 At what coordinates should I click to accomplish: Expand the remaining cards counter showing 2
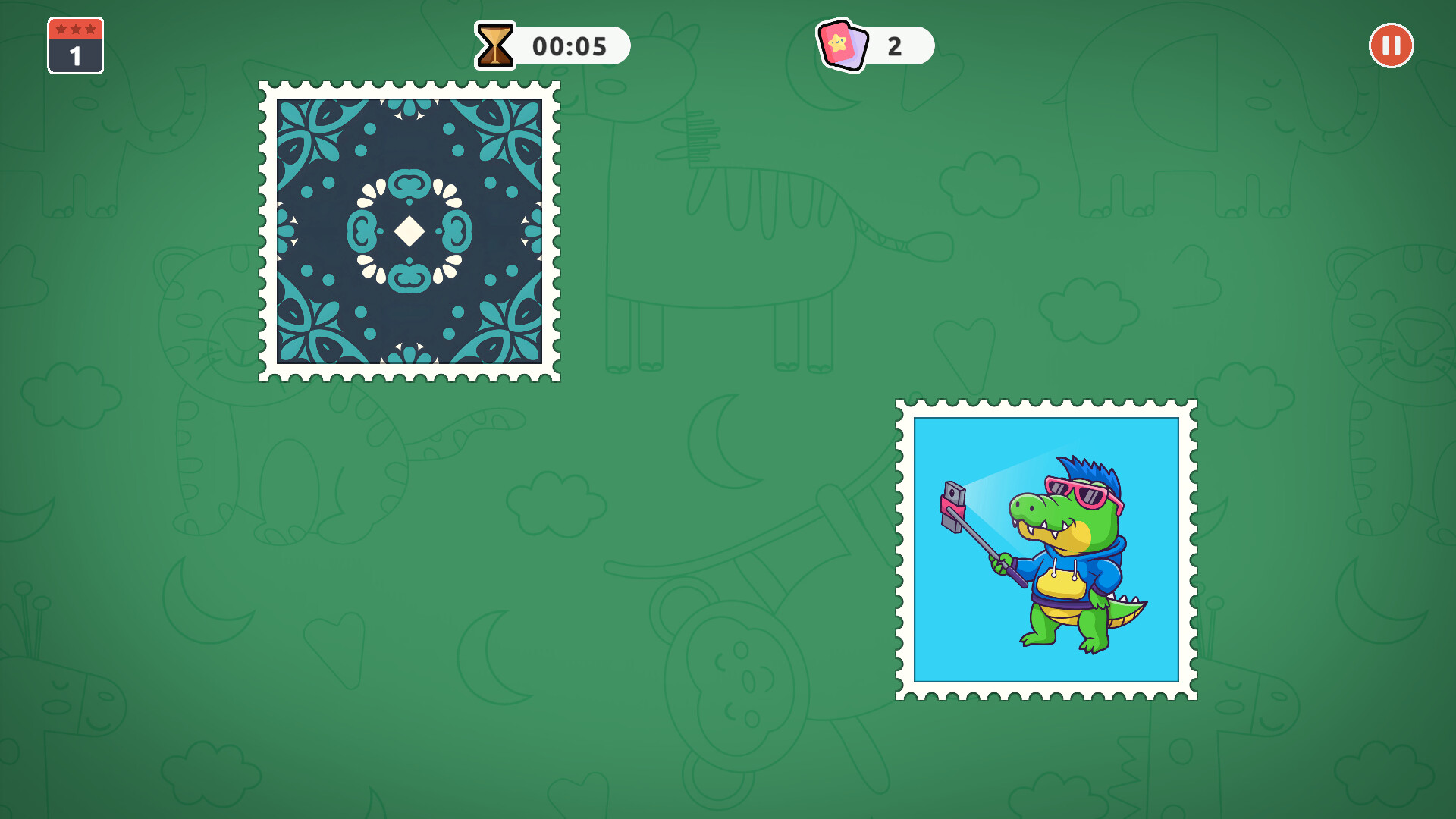tap(895, 45)
